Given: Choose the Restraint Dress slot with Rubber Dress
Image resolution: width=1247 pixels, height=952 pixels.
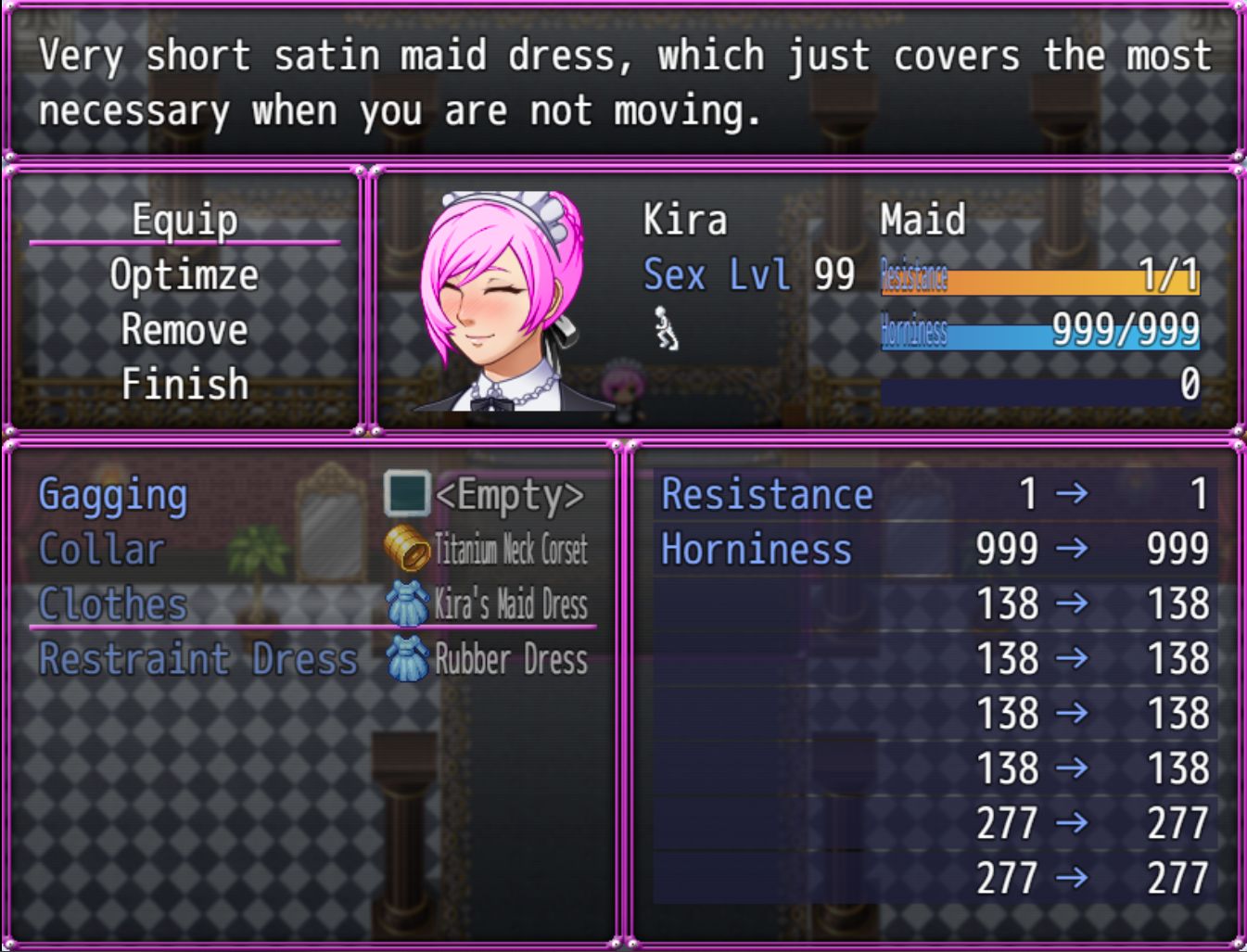Looking at the screenshot, I should (312, 659).
